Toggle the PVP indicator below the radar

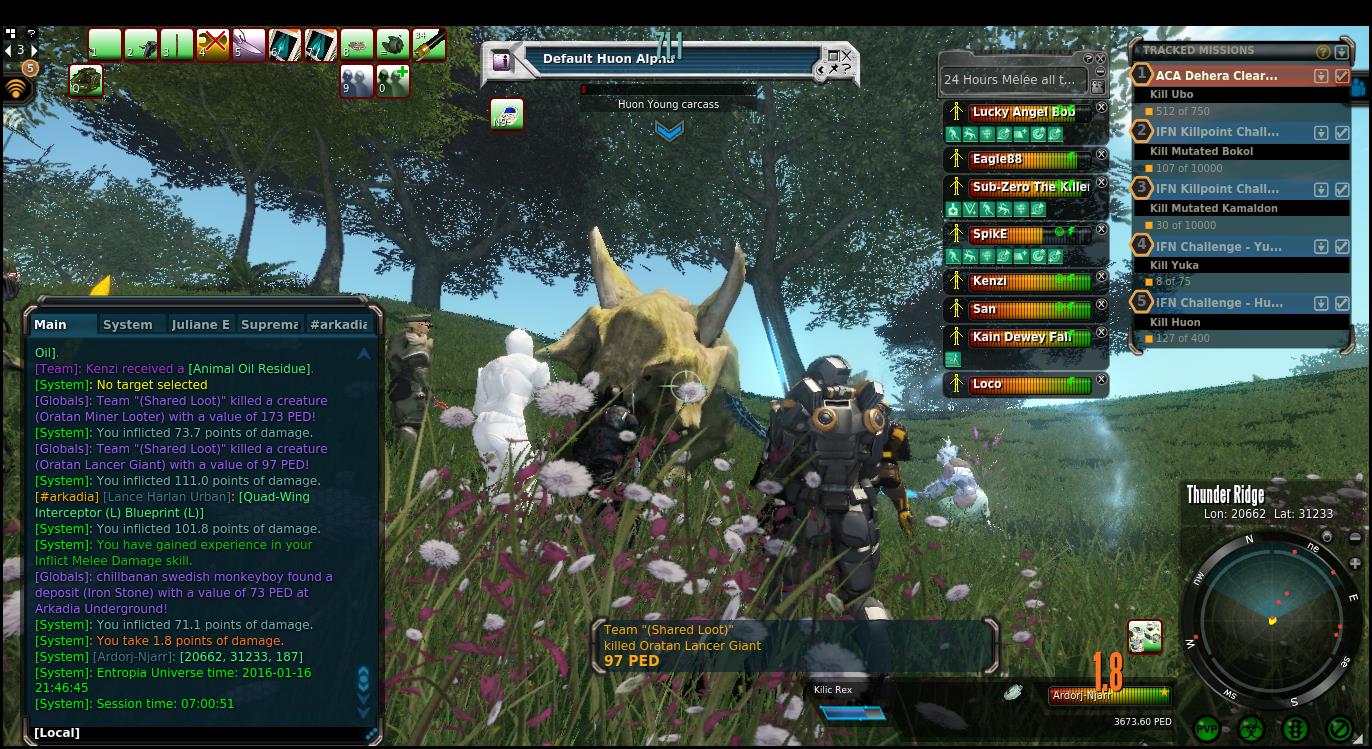point(1207,729)
